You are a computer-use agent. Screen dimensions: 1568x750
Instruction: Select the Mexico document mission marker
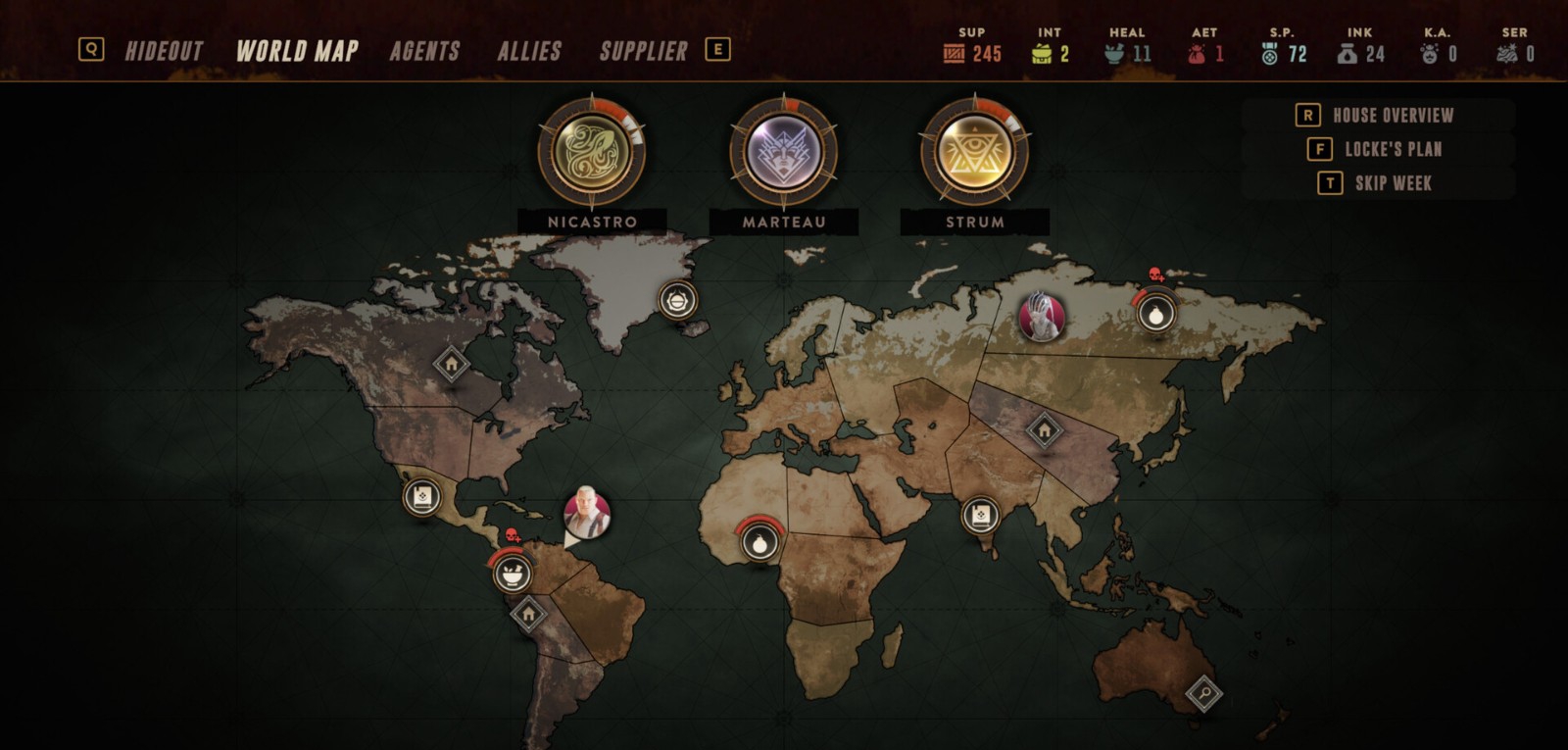[422, 496]
